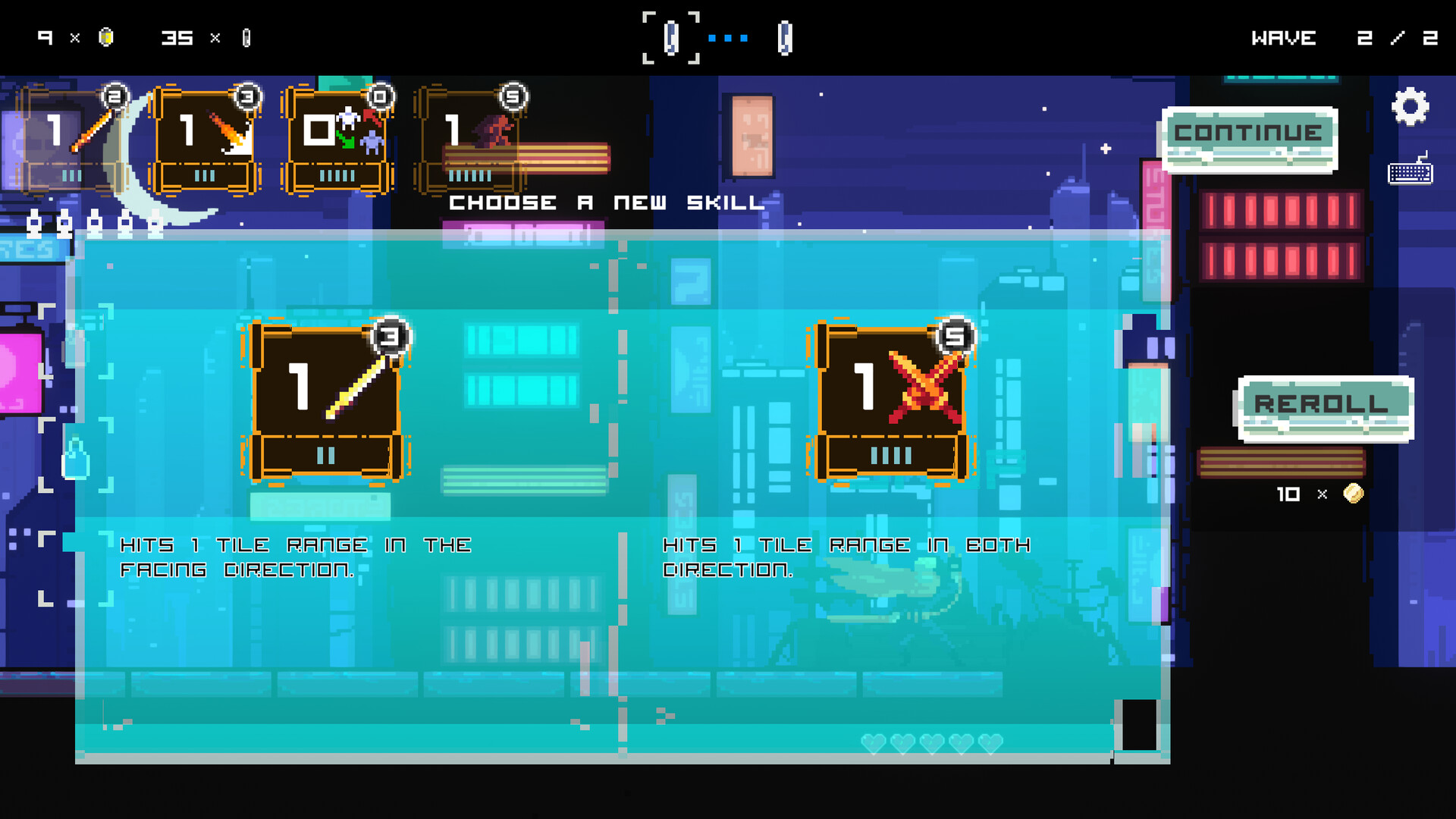Click the coin currency counter
1456x819 pixels.
[74, 37]
